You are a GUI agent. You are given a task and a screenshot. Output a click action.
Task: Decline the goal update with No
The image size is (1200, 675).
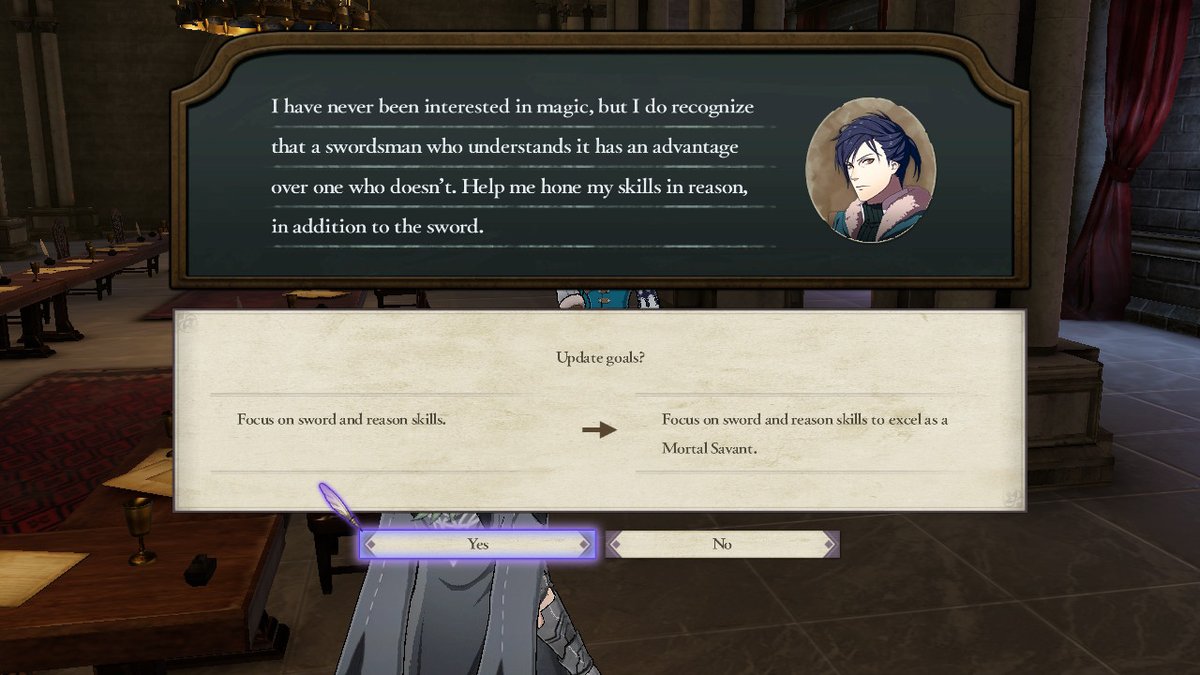click(722, 544)
